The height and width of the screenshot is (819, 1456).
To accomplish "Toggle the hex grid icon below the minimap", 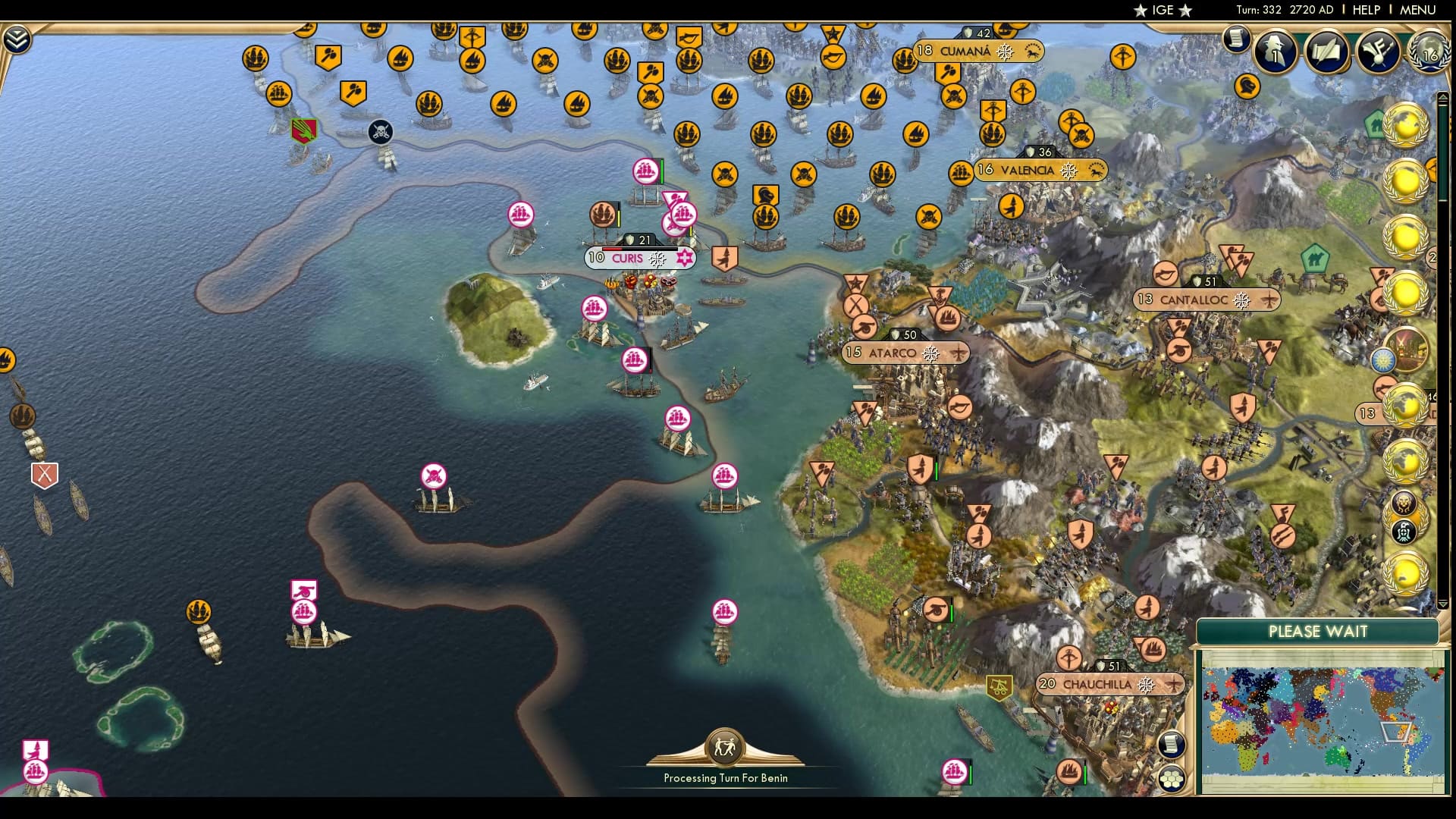I will pos(1173,778).
